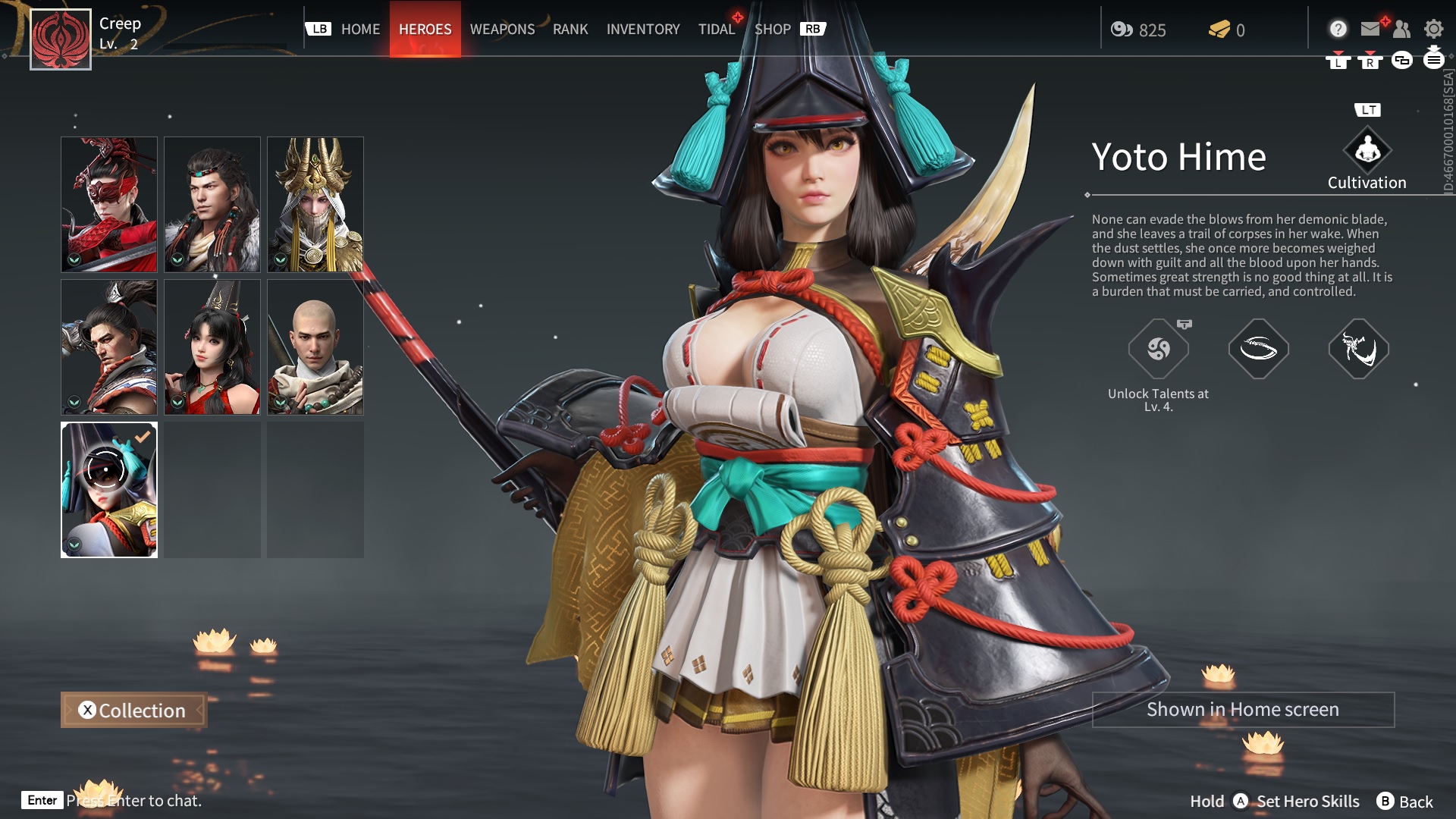Open the help question mark icon

(x=1338, y=29)
